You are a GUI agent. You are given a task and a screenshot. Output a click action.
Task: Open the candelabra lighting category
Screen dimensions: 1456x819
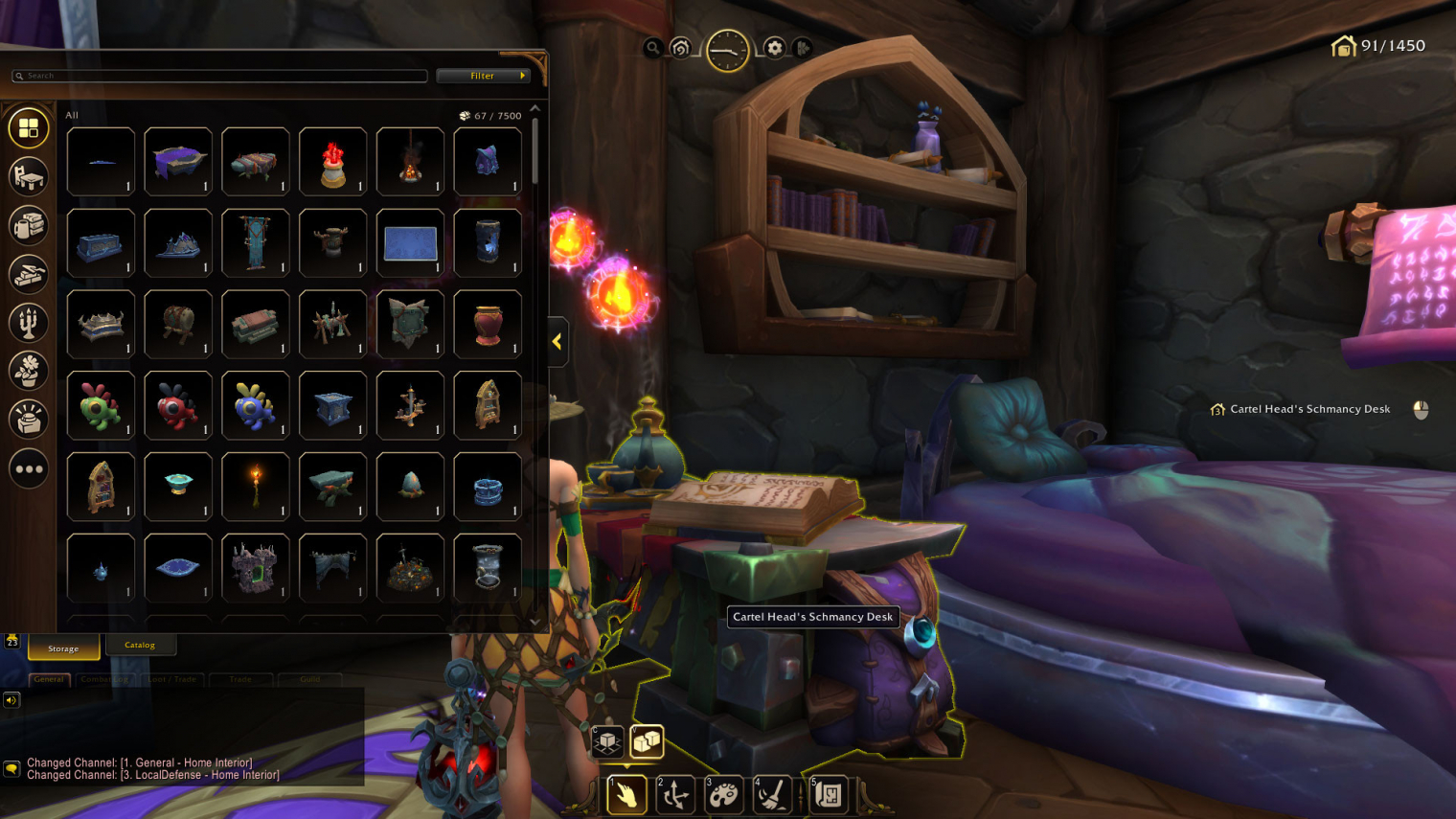[x=29, y=323]
